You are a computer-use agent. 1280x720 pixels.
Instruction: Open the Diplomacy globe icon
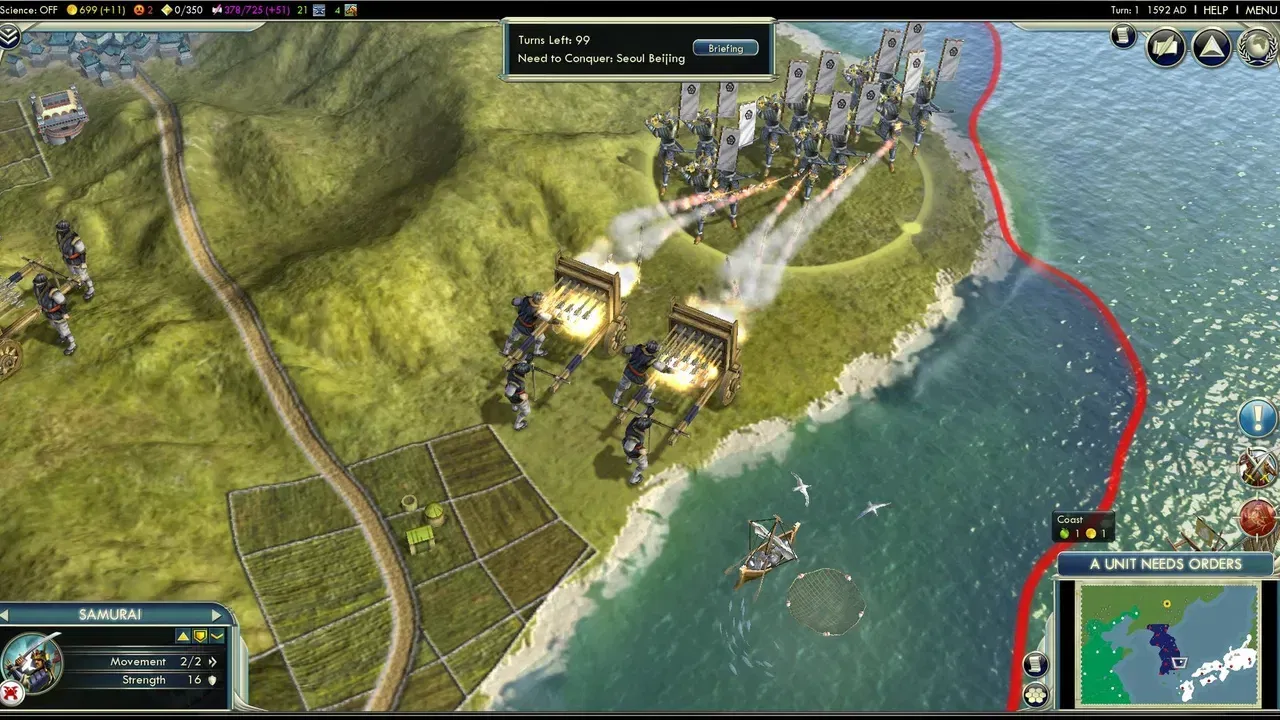1255,45
